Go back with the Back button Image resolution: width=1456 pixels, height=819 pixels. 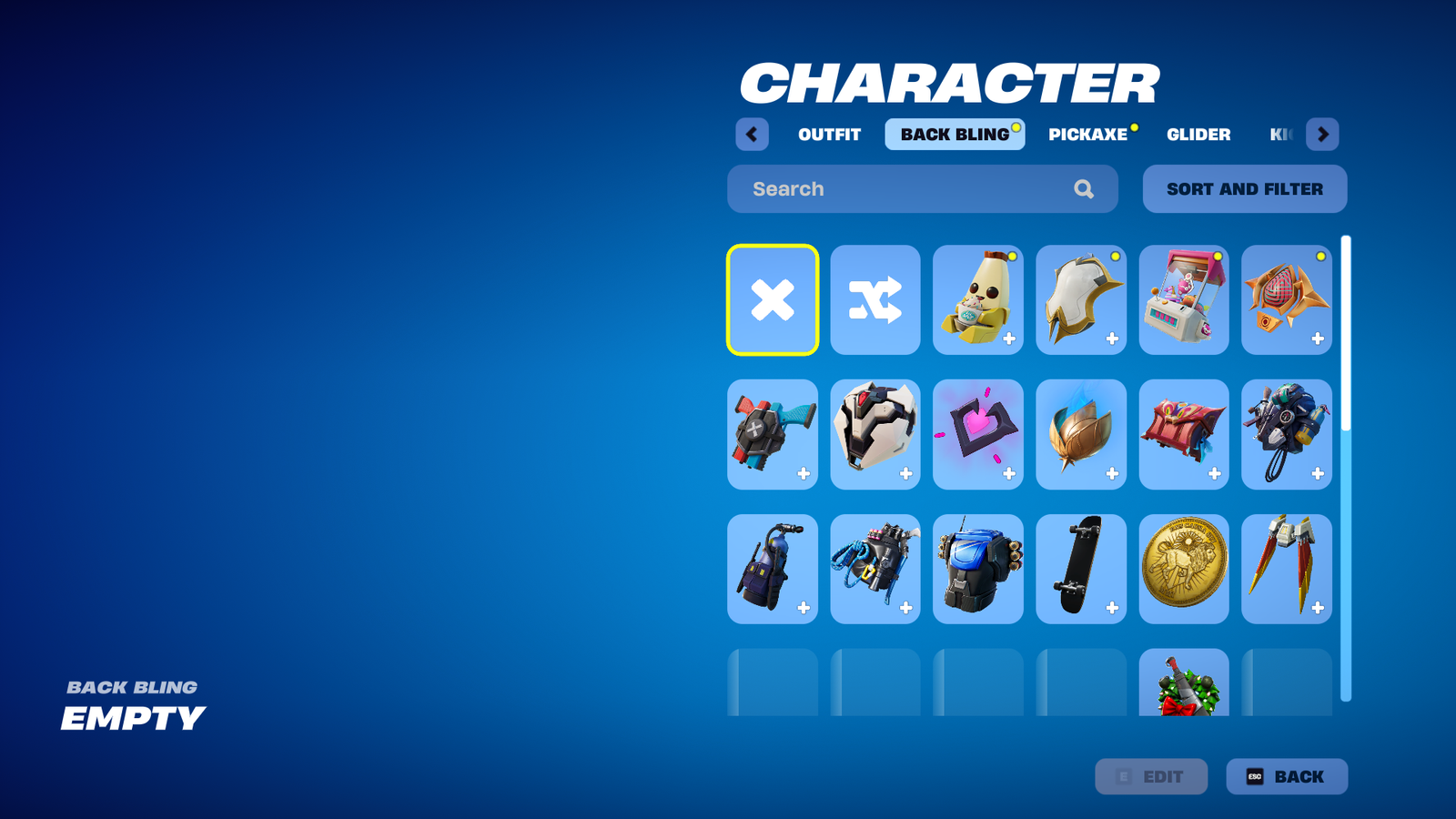pos(1286,776)
